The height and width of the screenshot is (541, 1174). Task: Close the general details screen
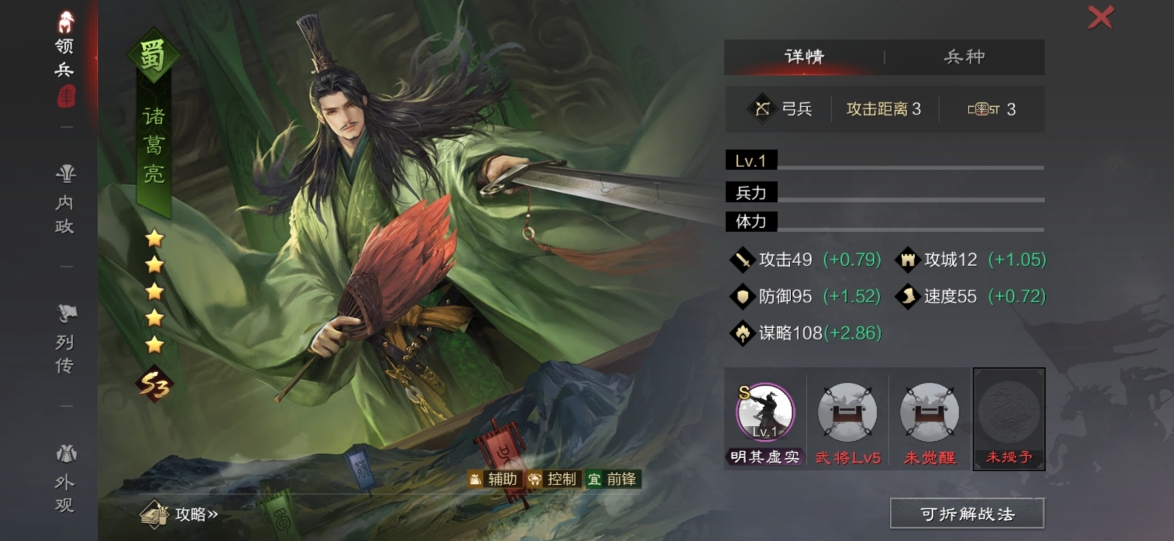tap(1100, 17)
